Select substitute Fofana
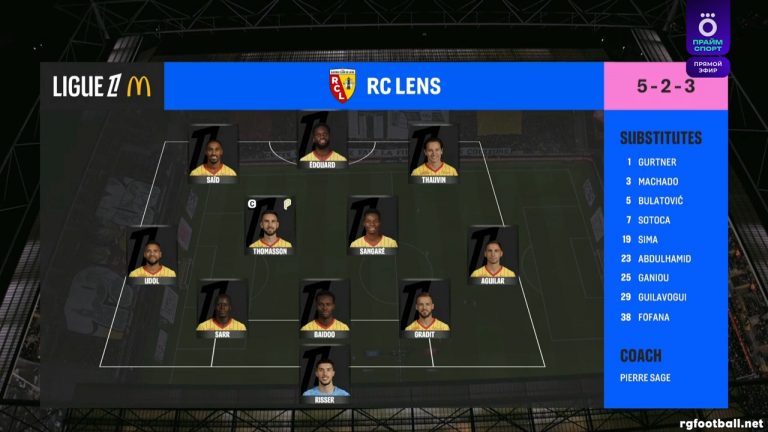The image size is (768, 432). [x=654, y=317]
